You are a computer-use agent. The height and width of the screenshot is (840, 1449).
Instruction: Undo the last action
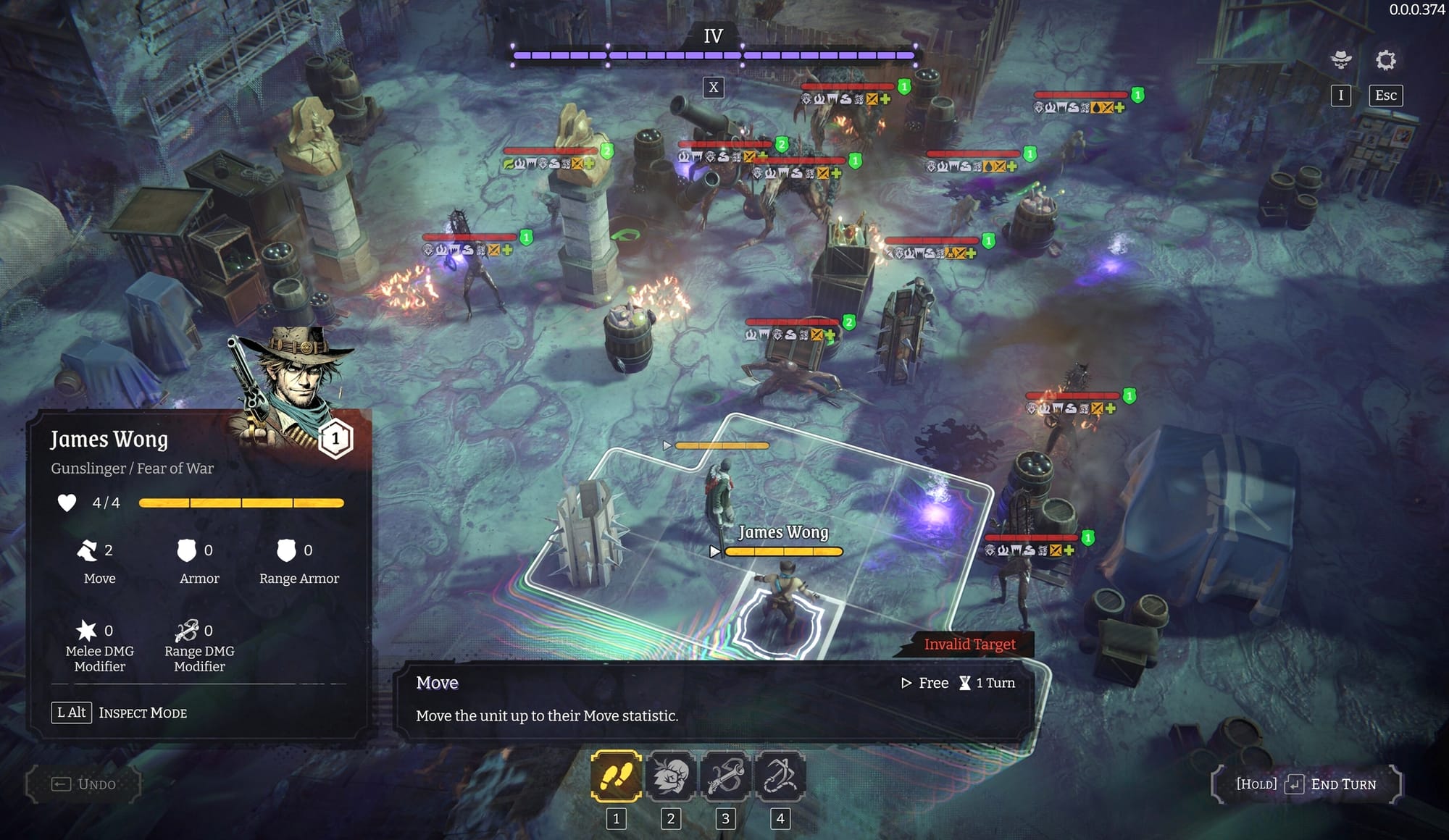tap(84, 784)
